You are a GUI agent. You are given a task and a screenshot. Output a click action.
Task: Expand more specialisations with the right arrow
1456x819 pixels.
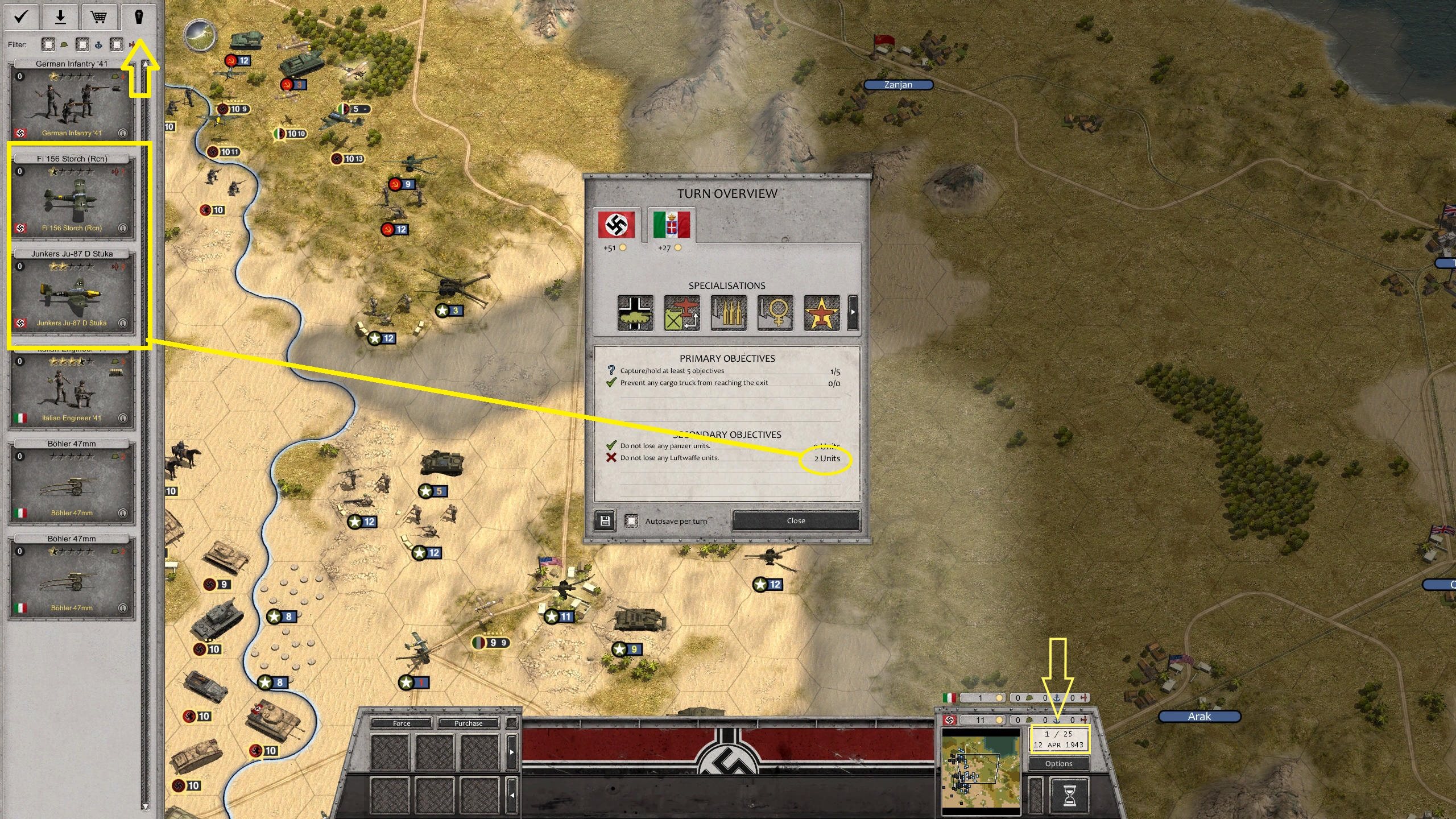point(852,312)
